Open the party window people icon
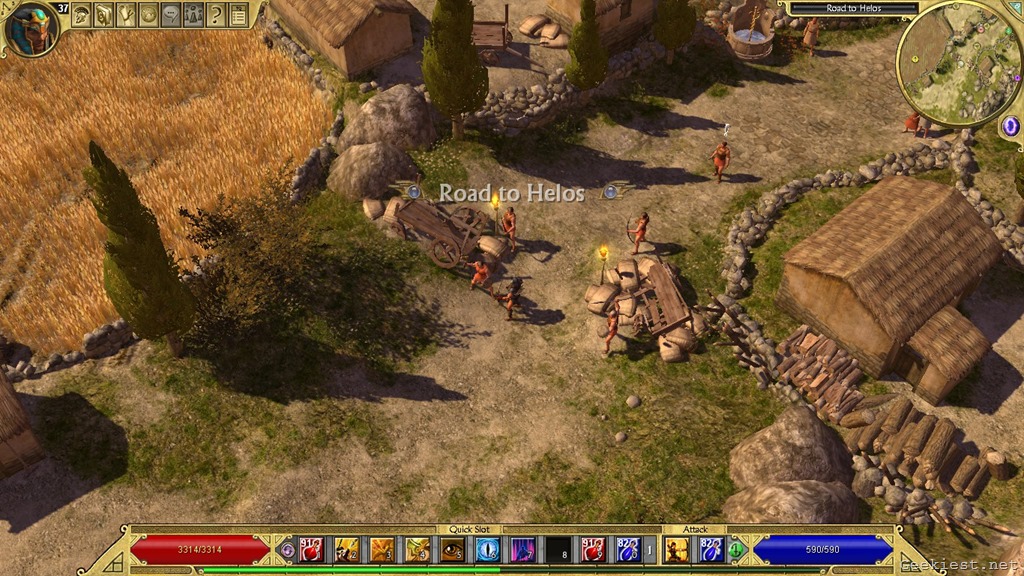Viewport: 1024px width, 576px height. [x=193, y=14]
